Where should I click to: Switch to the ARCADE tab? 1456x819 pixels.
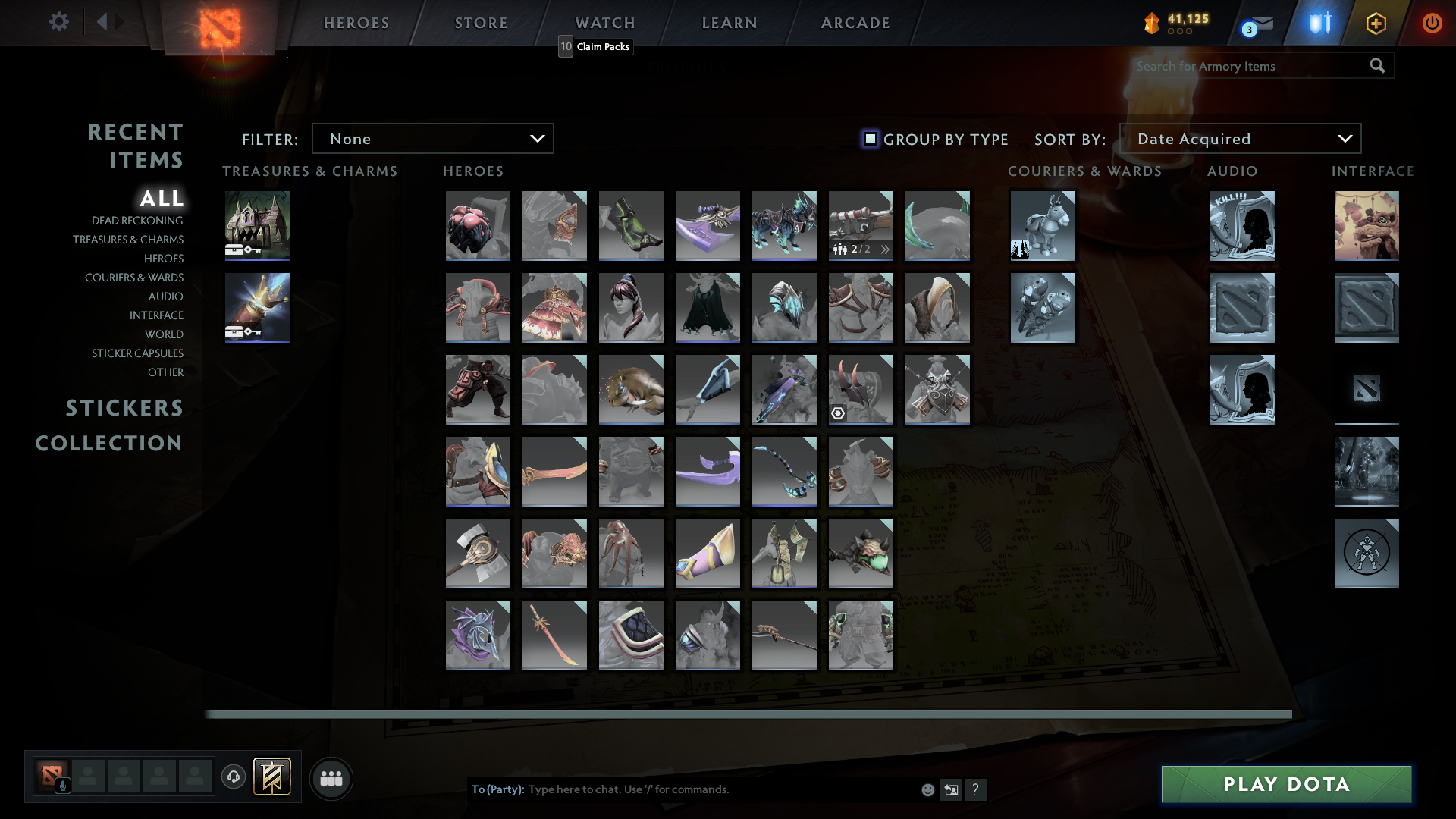[x=855, y=22]
